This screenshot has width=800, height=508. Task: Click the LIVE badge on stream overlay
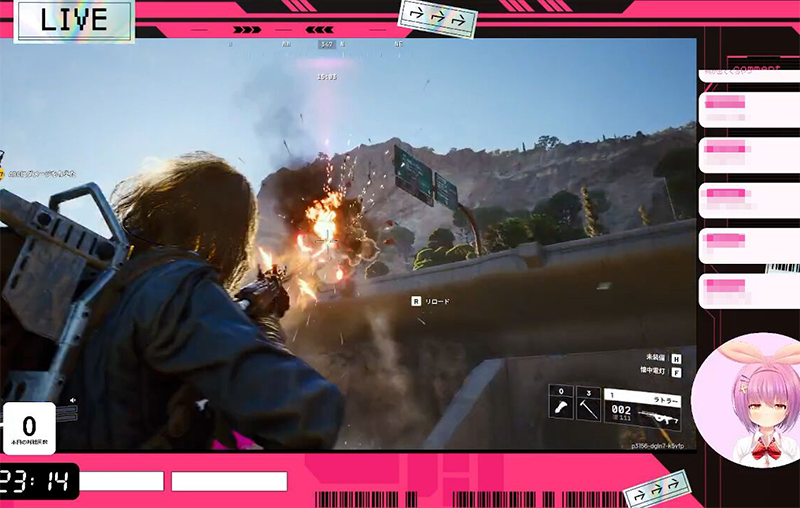coord(74,21)
